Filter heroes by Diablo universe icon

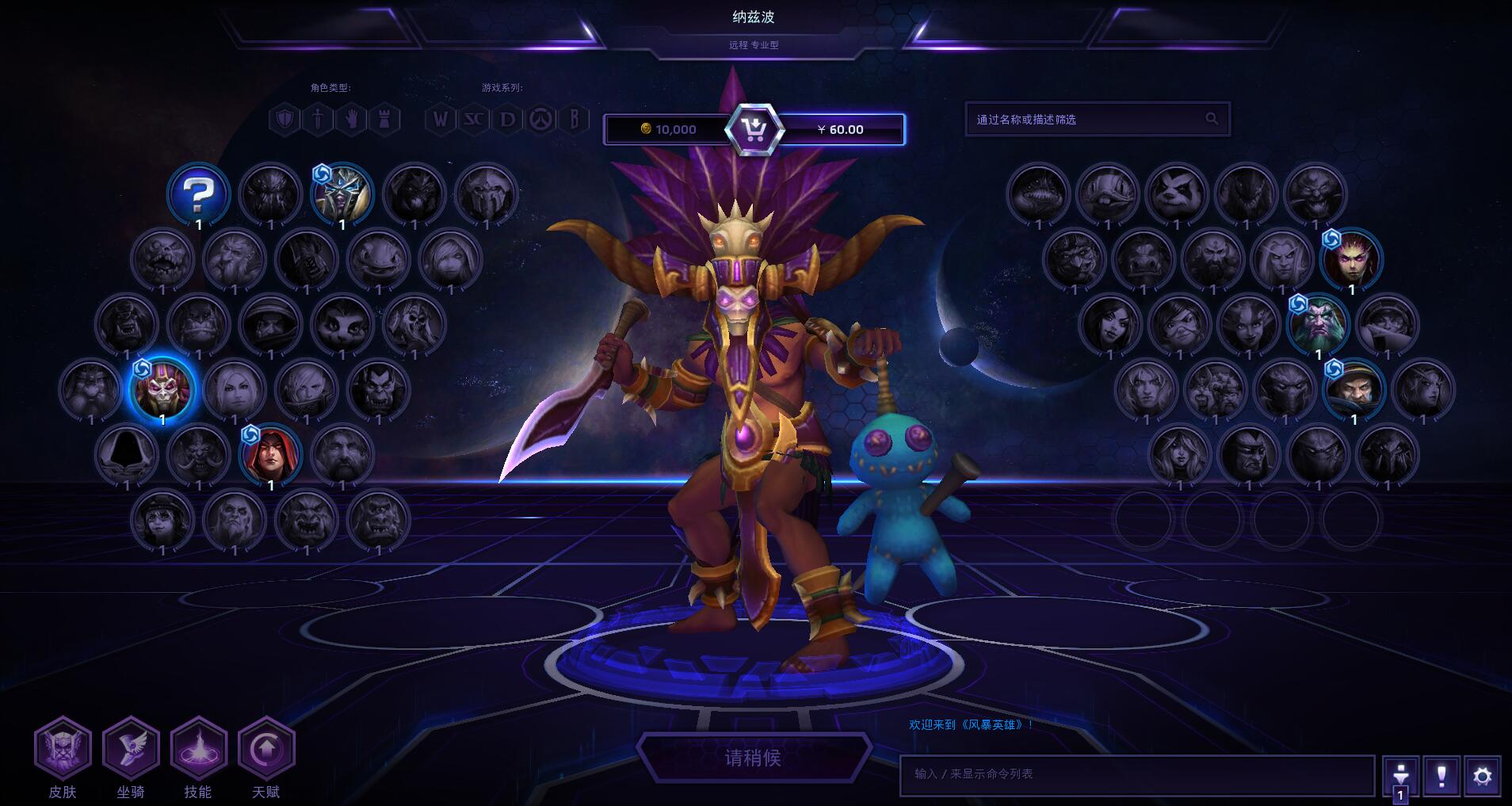pyautogui.click(x=507, y=120)
